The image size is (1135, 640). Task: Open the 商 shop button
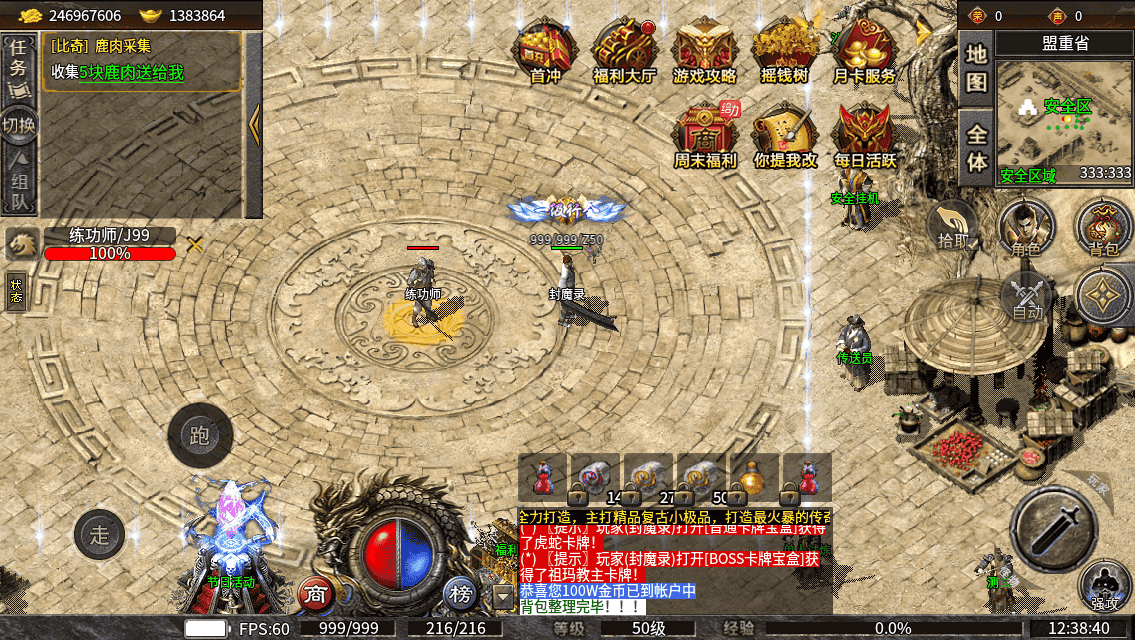pyautogui.click(x=316, y=594)
